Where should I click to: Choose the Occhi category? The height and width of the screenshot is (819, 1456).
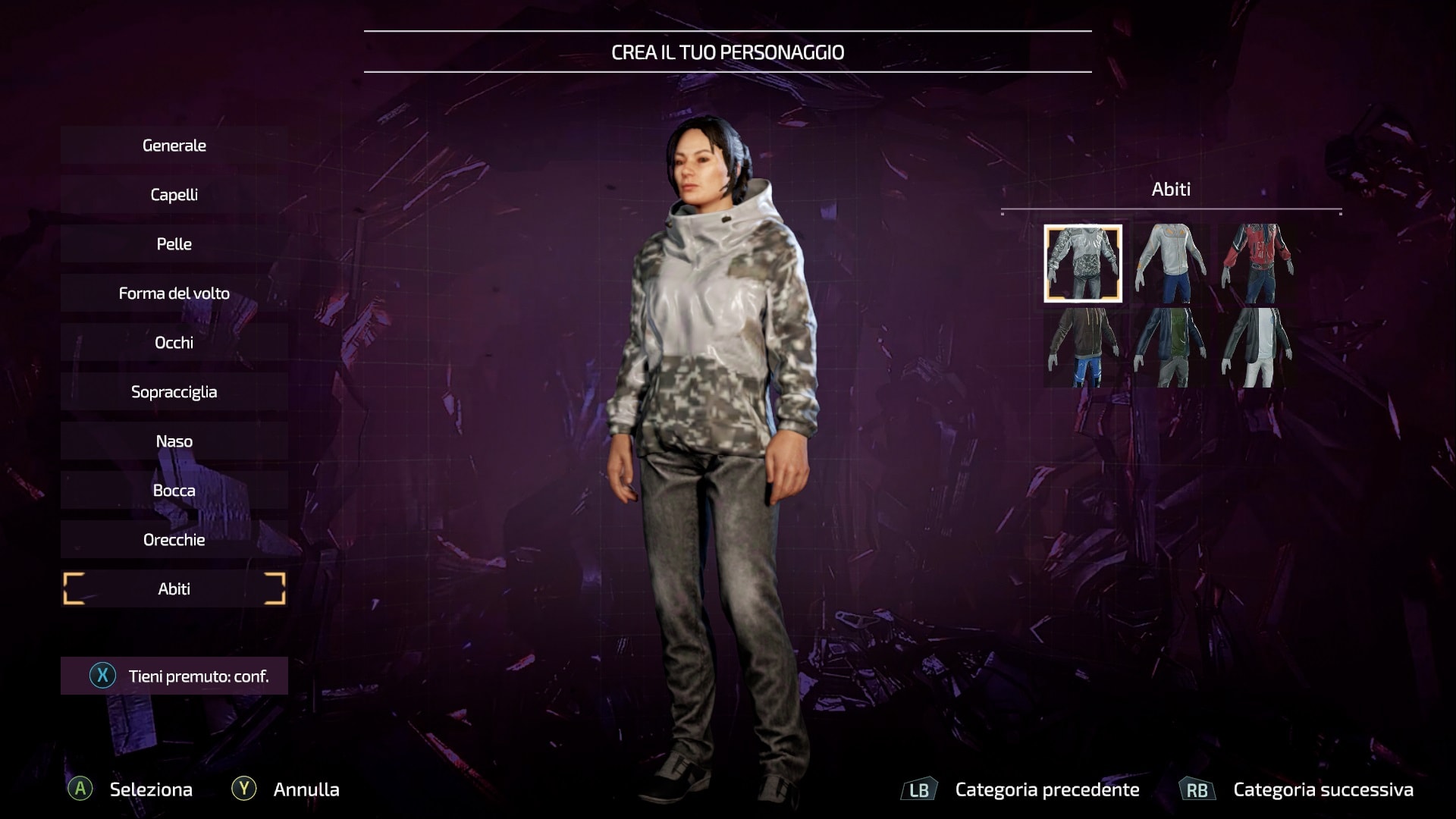click(x=174, y=343)
